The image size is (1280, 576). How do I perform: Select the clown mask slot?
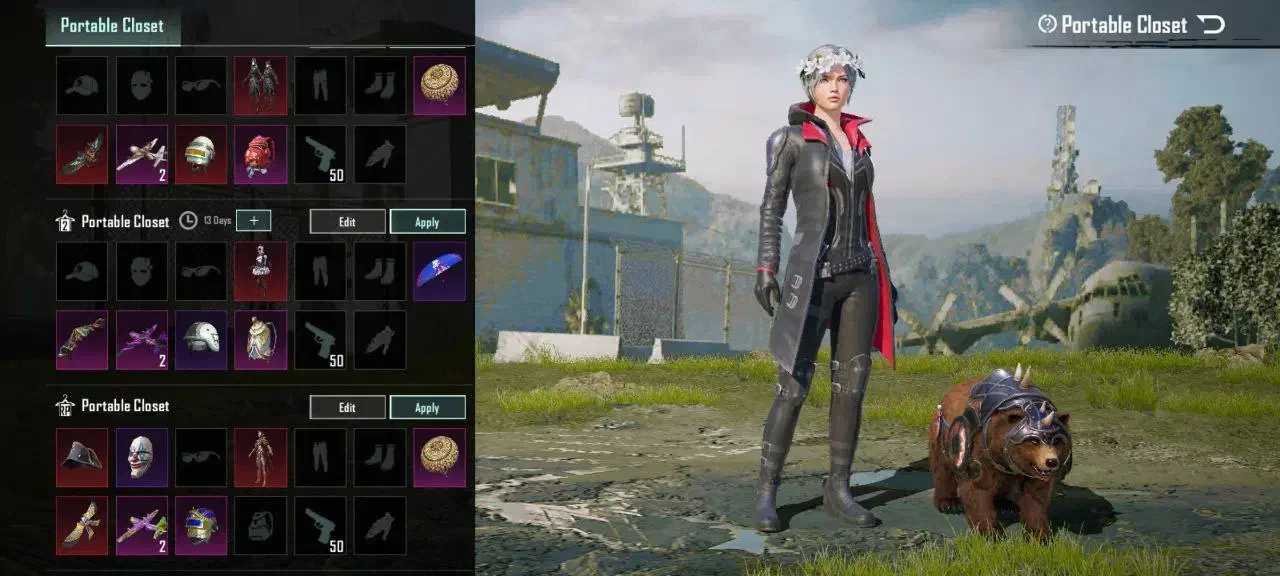tap(142, 457)
